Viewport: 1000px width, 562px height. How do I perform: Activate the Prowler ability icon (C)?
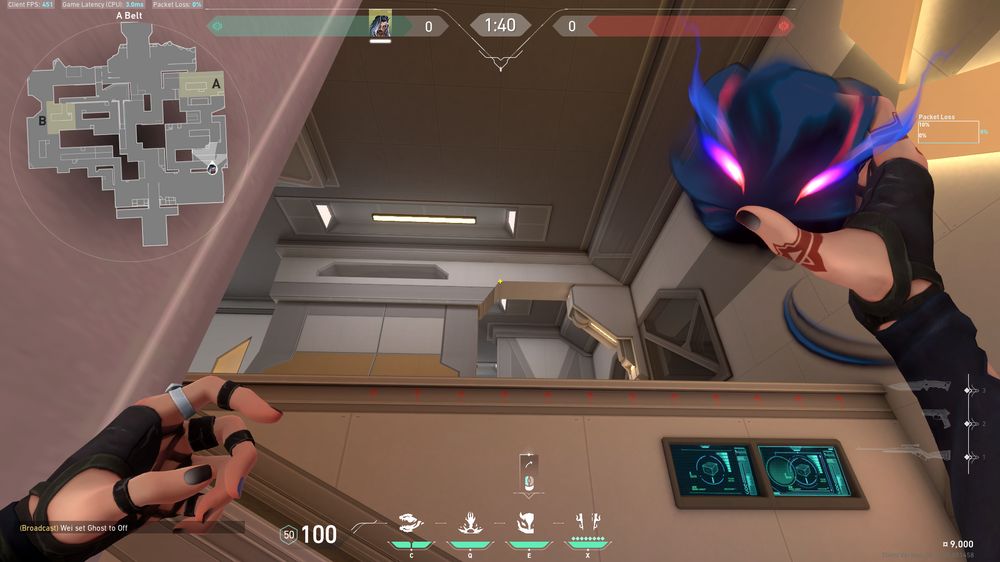410,523
